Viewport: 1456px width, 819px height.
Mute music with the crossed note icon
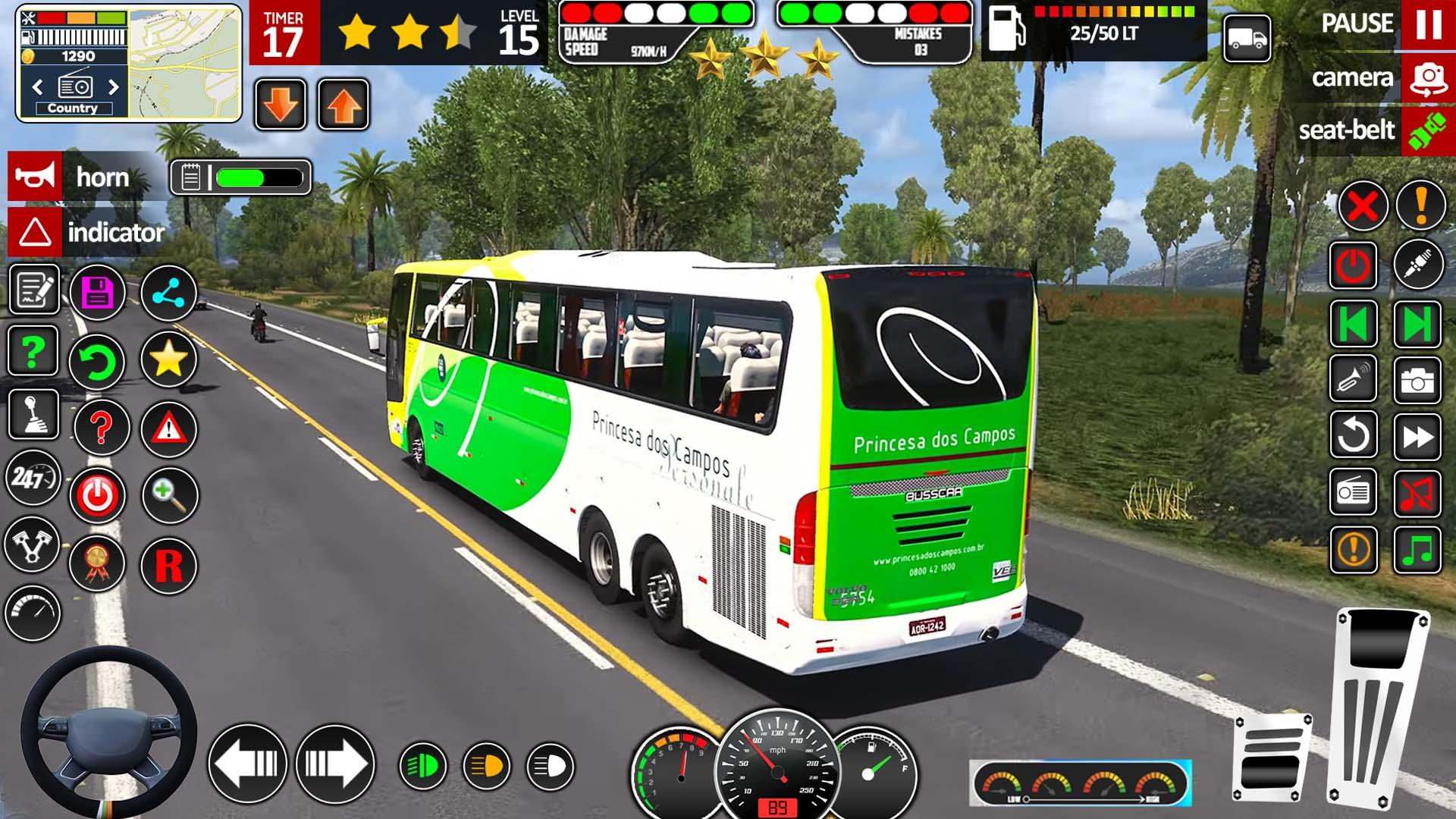(1417, 494)
